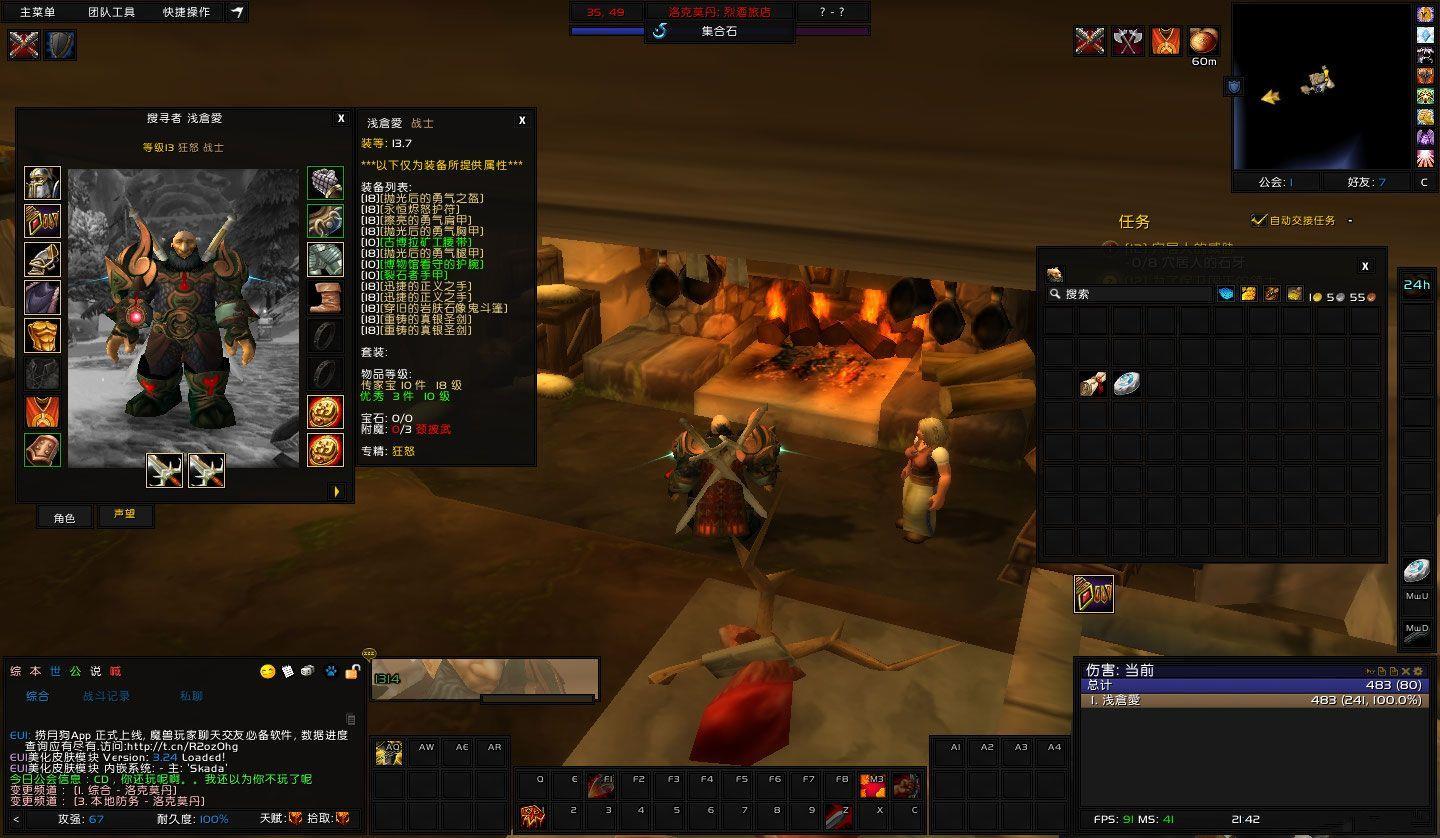Close the bag inventory window

[1365, 266]
